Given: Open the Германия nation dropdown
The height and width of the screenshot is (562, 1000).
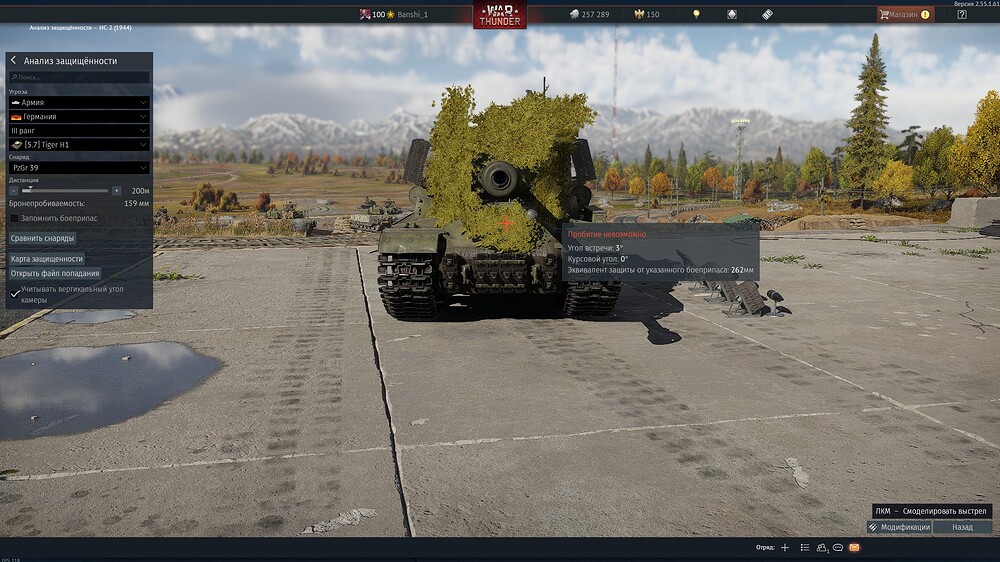Looking at the screenshot, I should coord(79,116).
